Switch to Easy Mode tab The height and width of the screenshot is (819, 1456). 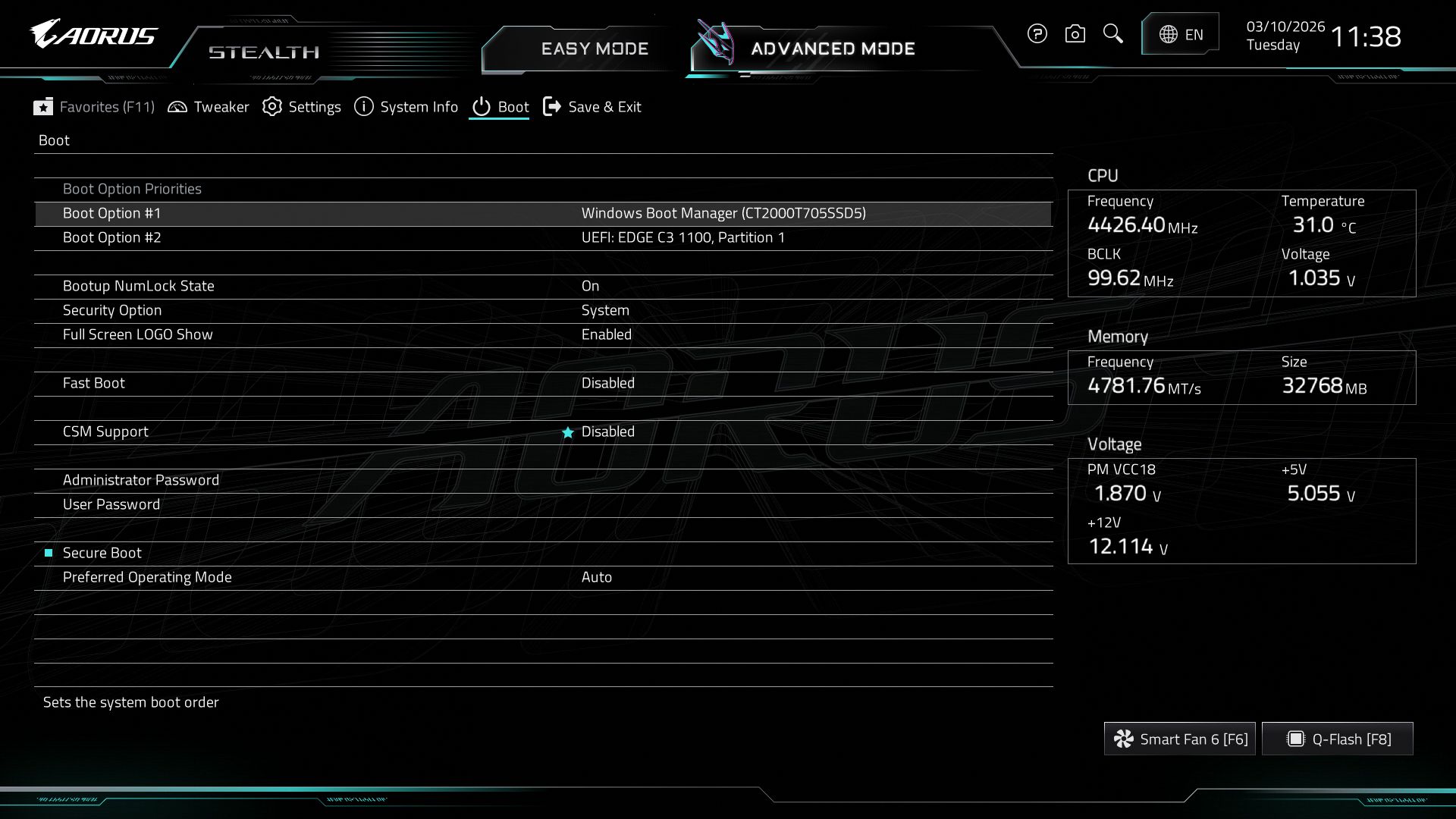[595, 49]
